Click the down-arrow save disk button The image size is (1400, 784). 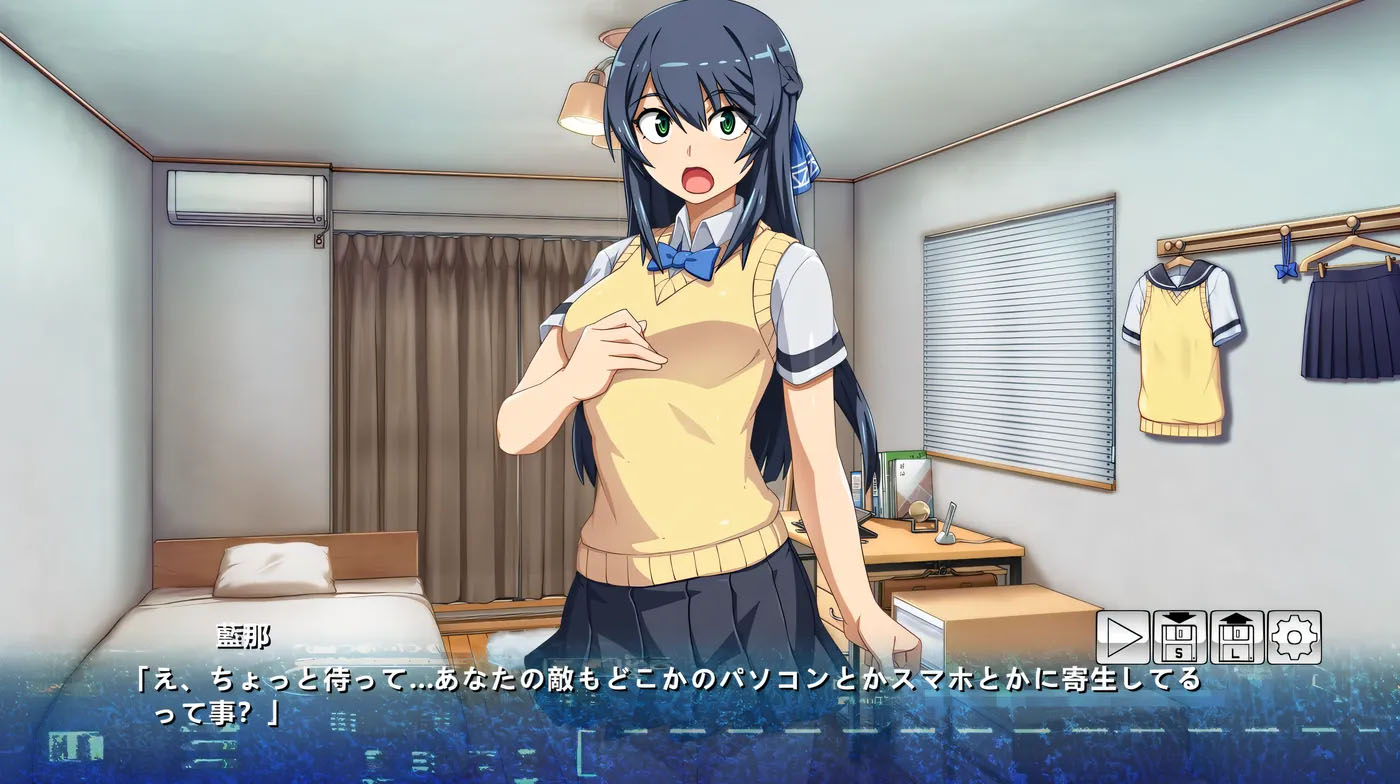[1178, 636]
